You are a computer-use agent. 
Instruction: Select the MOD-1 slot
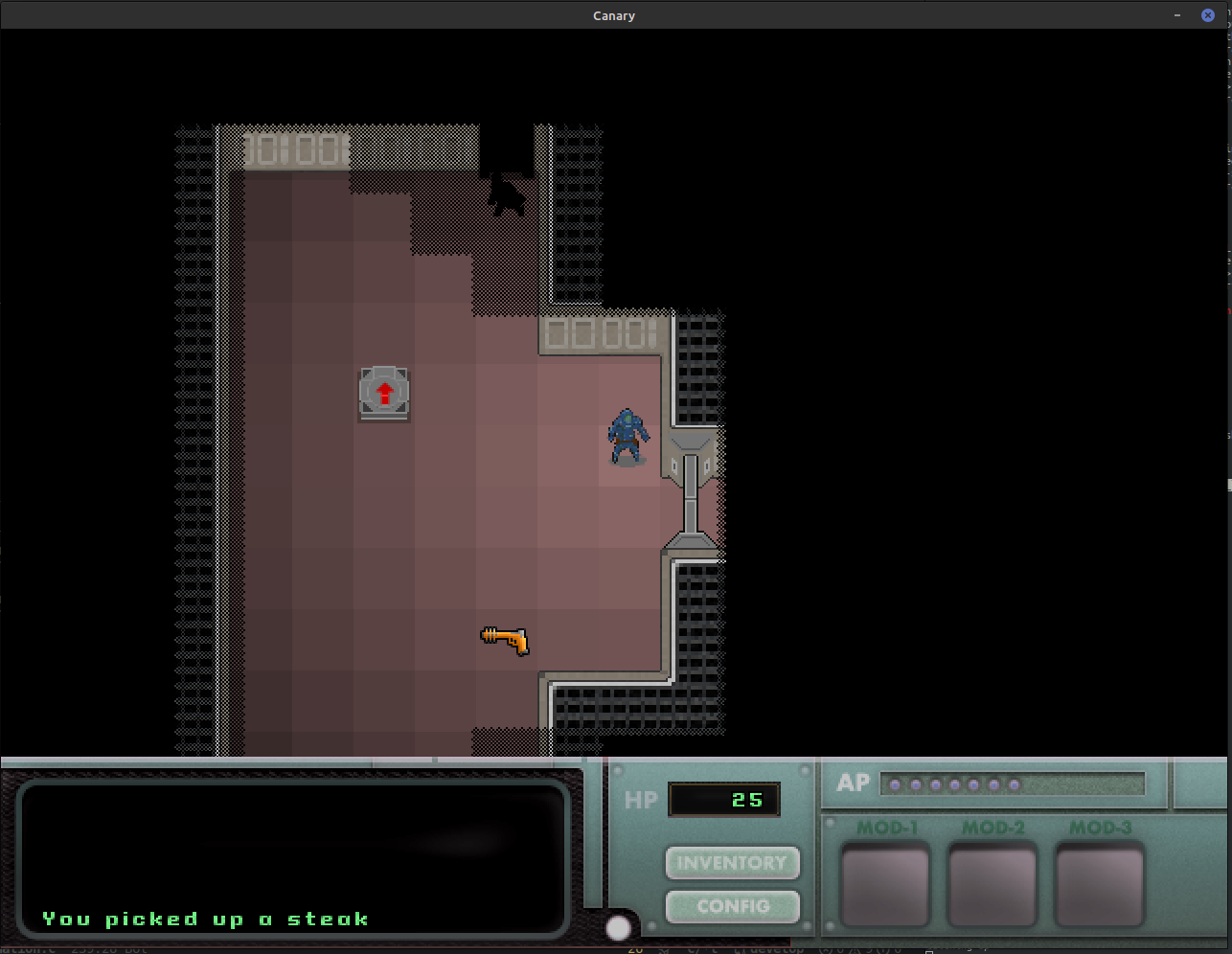885,885
